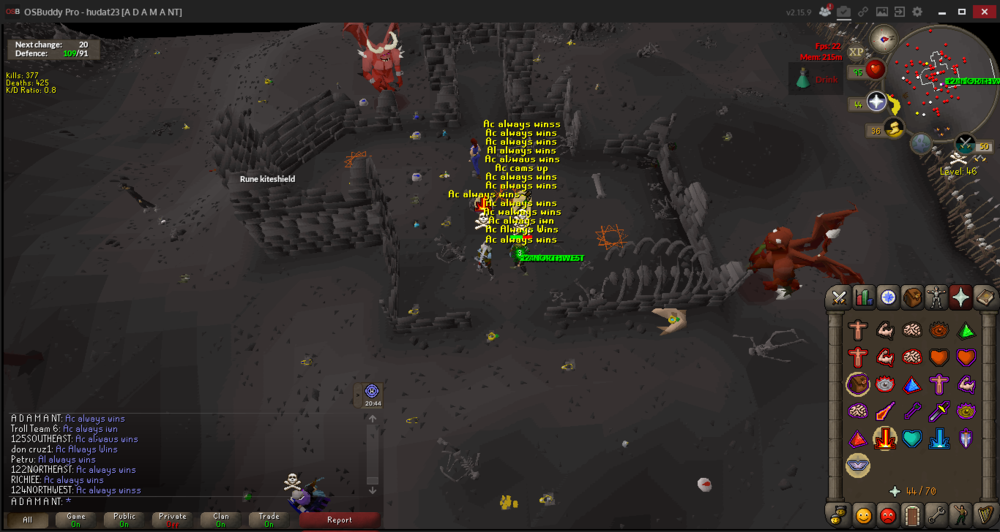Click the compass to face north

coord(882,40)
